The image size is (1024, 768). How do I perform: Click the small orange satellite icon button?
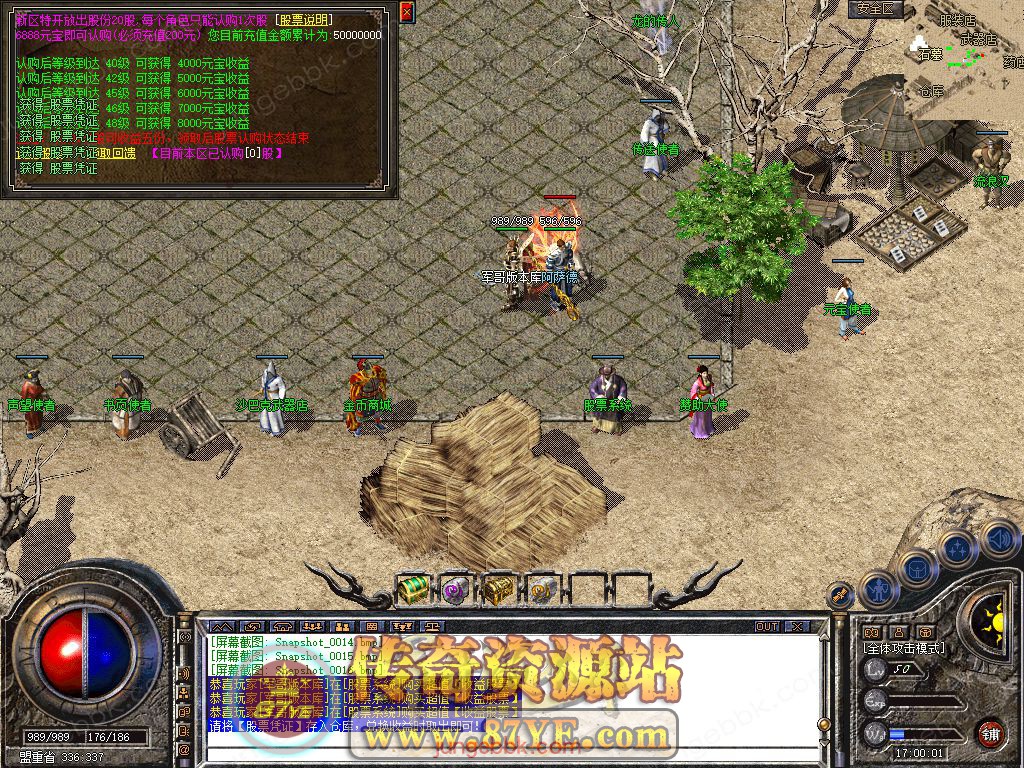click(840, 596)
